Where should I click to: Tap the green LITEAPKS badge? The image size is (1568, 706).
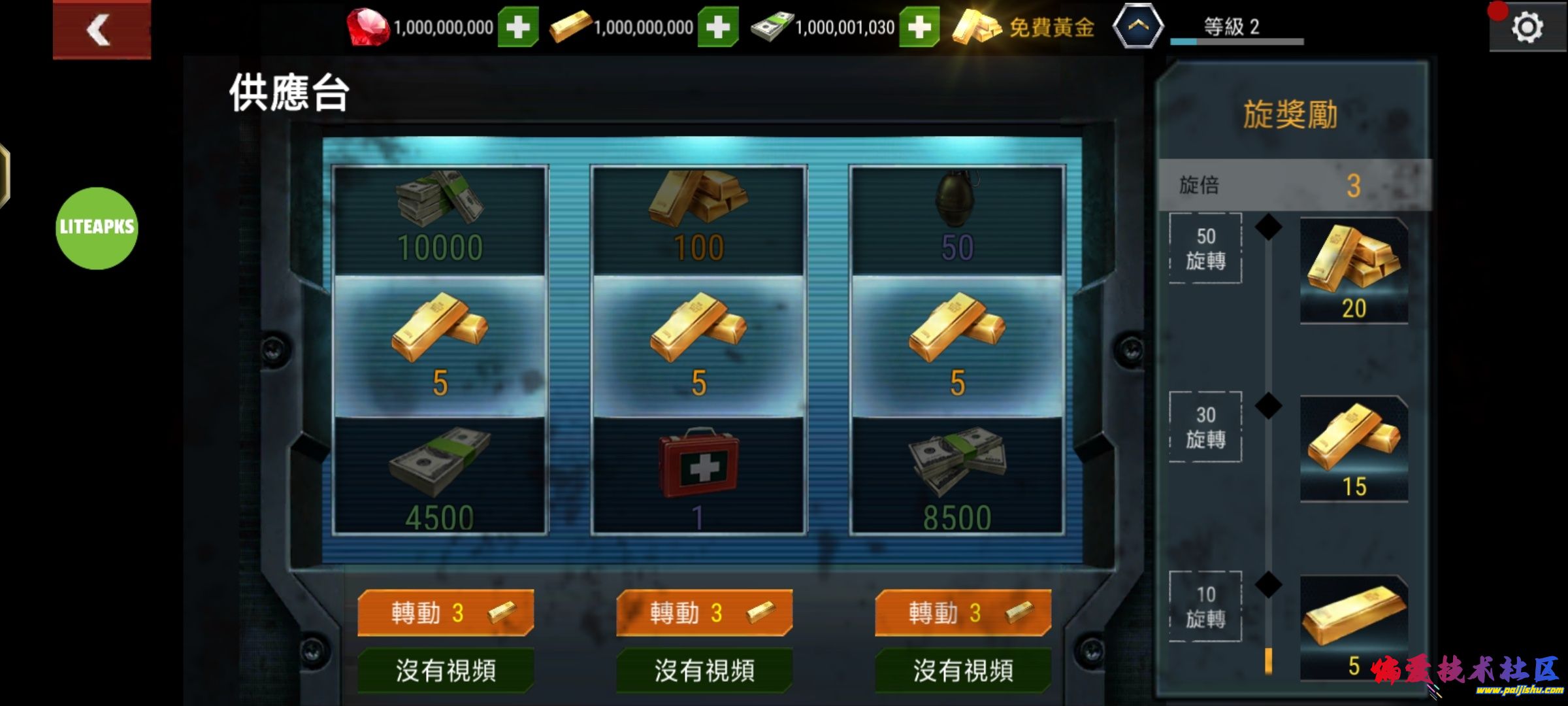pyautogui.click(x=97, y=226)
